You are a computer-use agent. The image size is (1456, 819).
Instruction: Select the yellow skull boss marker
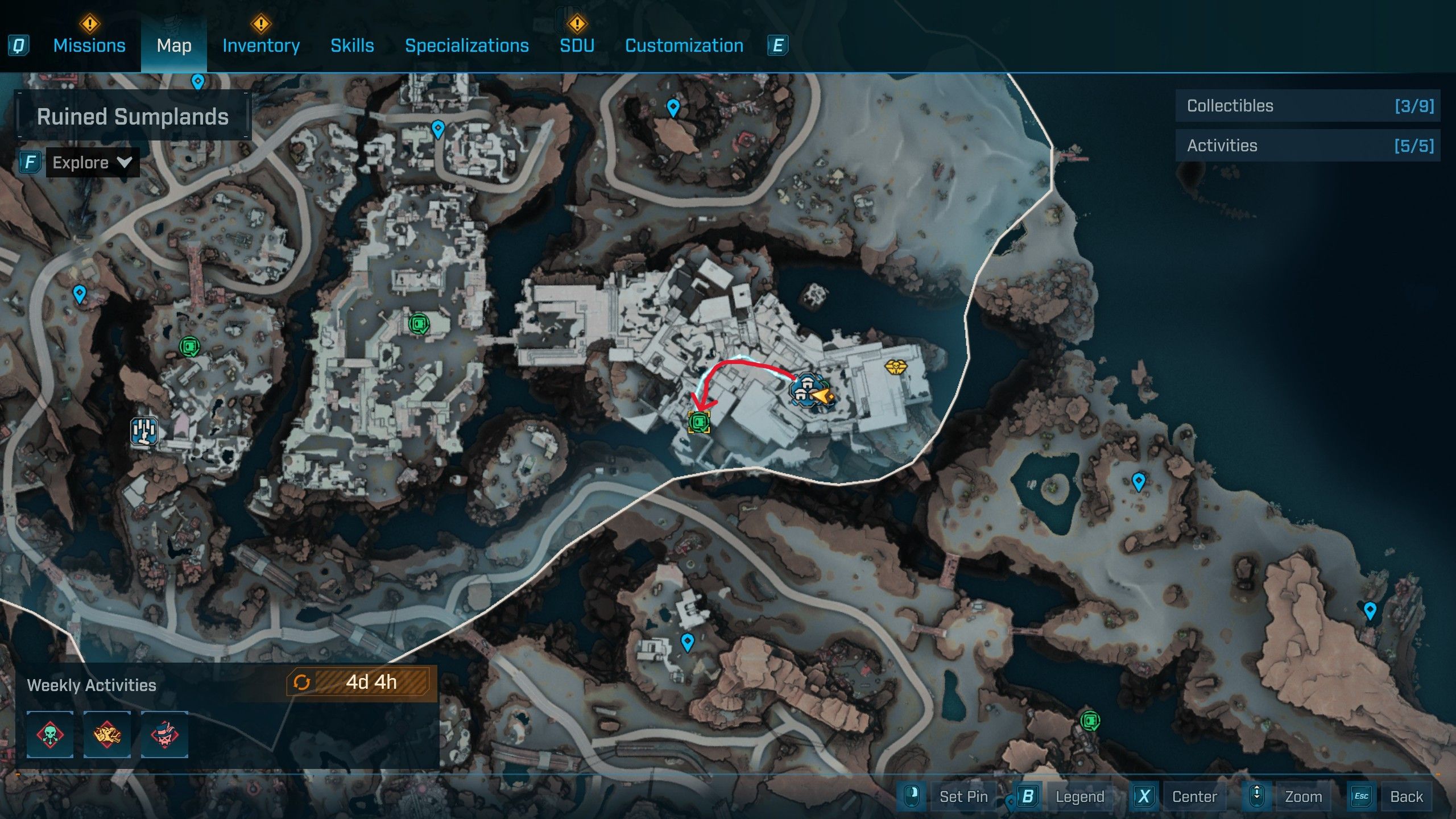(895, 367)
